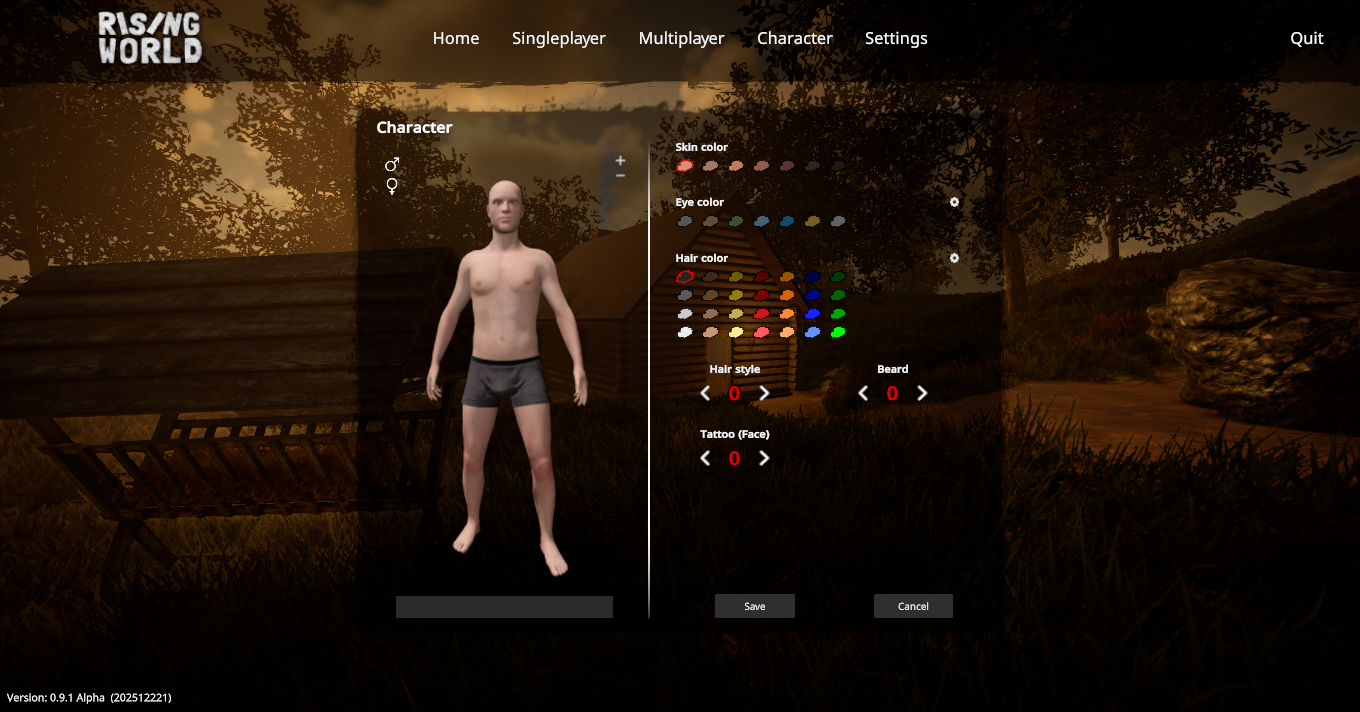Choose the female gender symbol
The height and width of the screenshot is (712, 1360).
(x=392, y=186)
